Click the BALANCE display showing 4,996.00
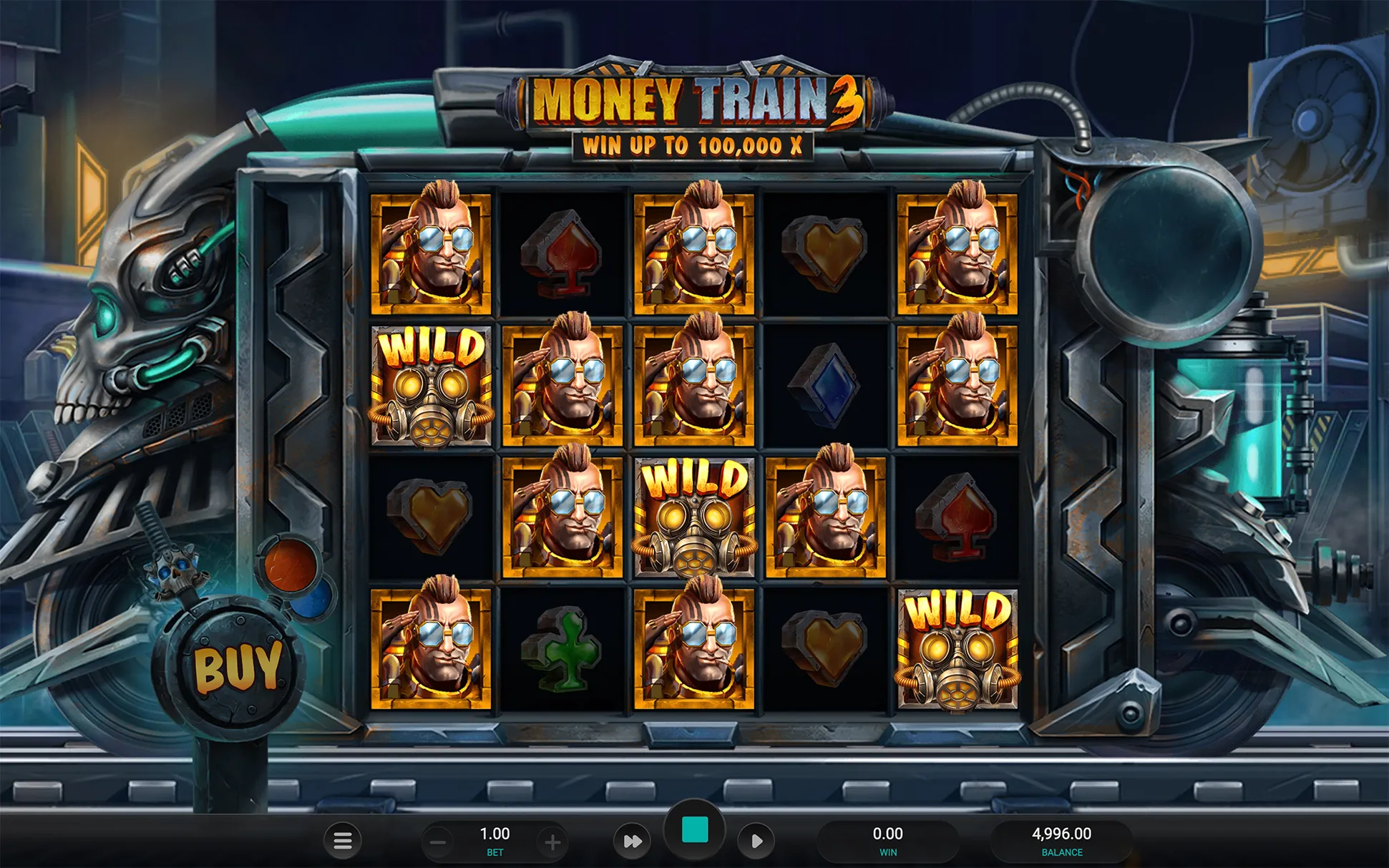This screenshot has width=1389, height=868. click(1062, 837)
